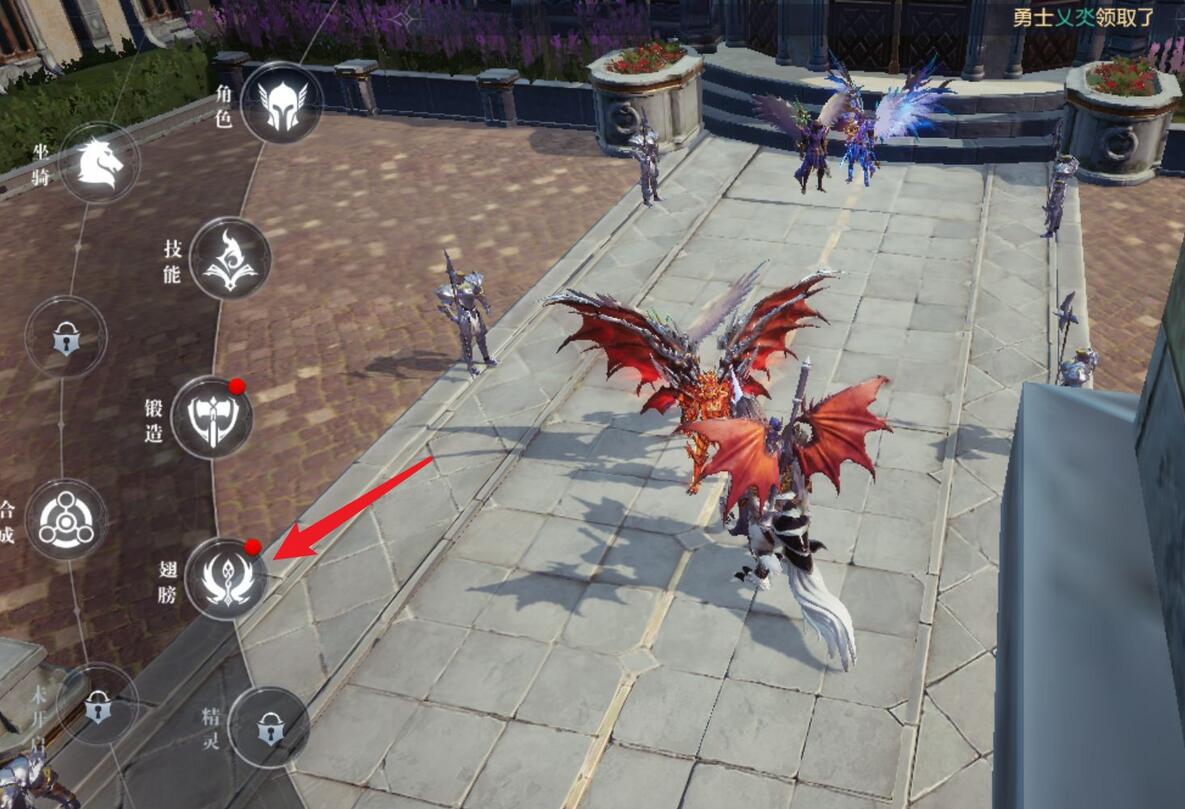Viewport: 1185px width, 809px height.
Task: Open the 锻造 forge menu
Action: (211, 417)
